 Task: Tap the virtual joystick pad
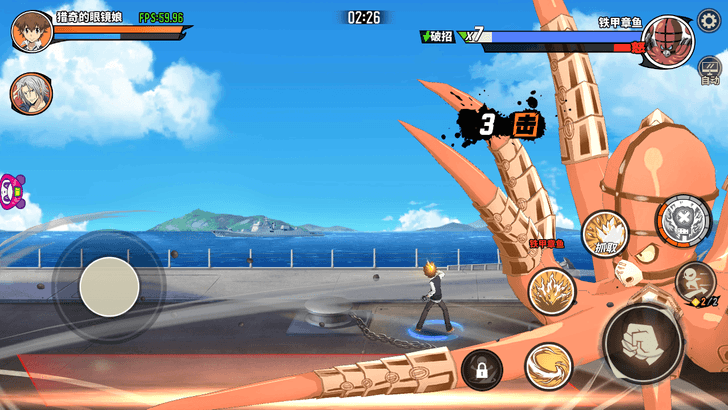coord(109,287)
